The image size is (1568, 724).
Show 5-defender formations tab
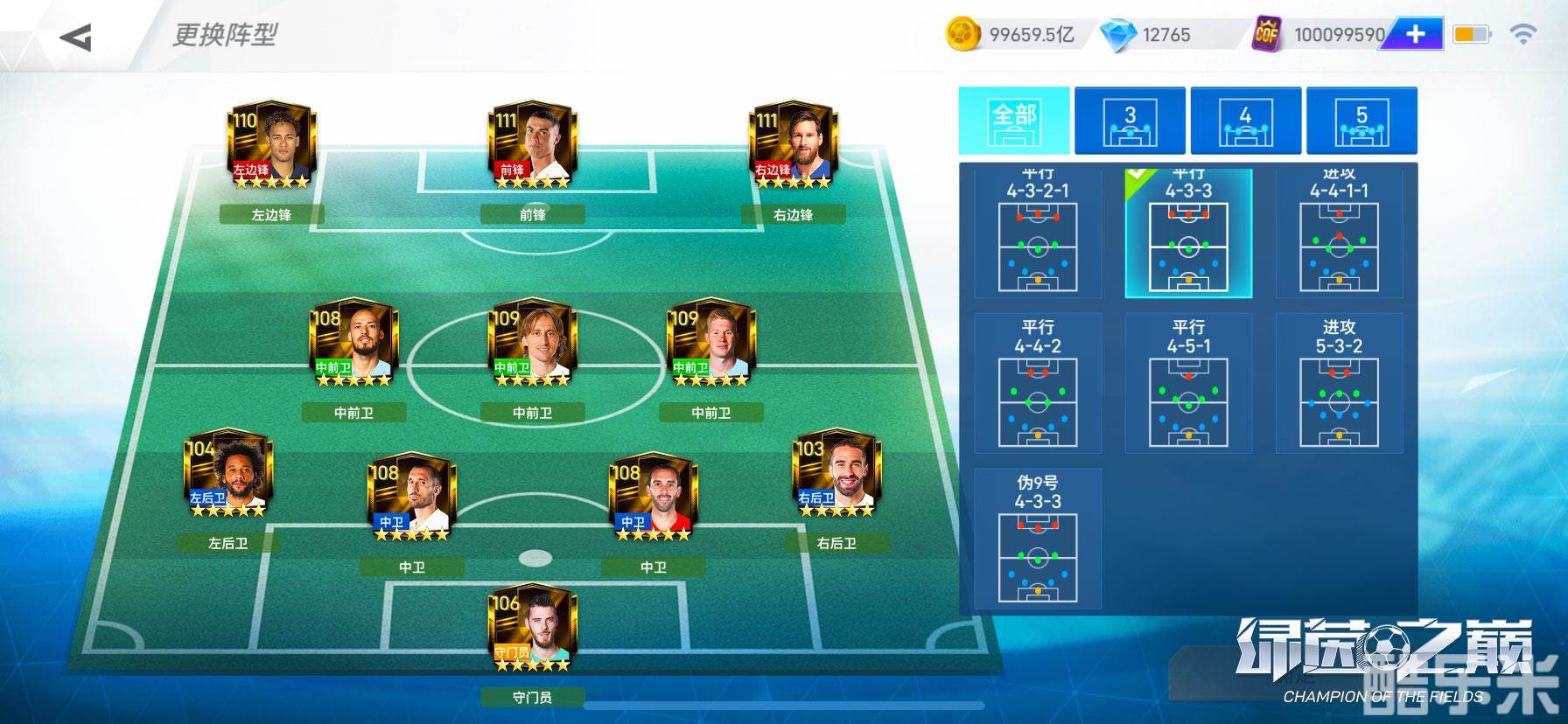[x=1361, y=121]
